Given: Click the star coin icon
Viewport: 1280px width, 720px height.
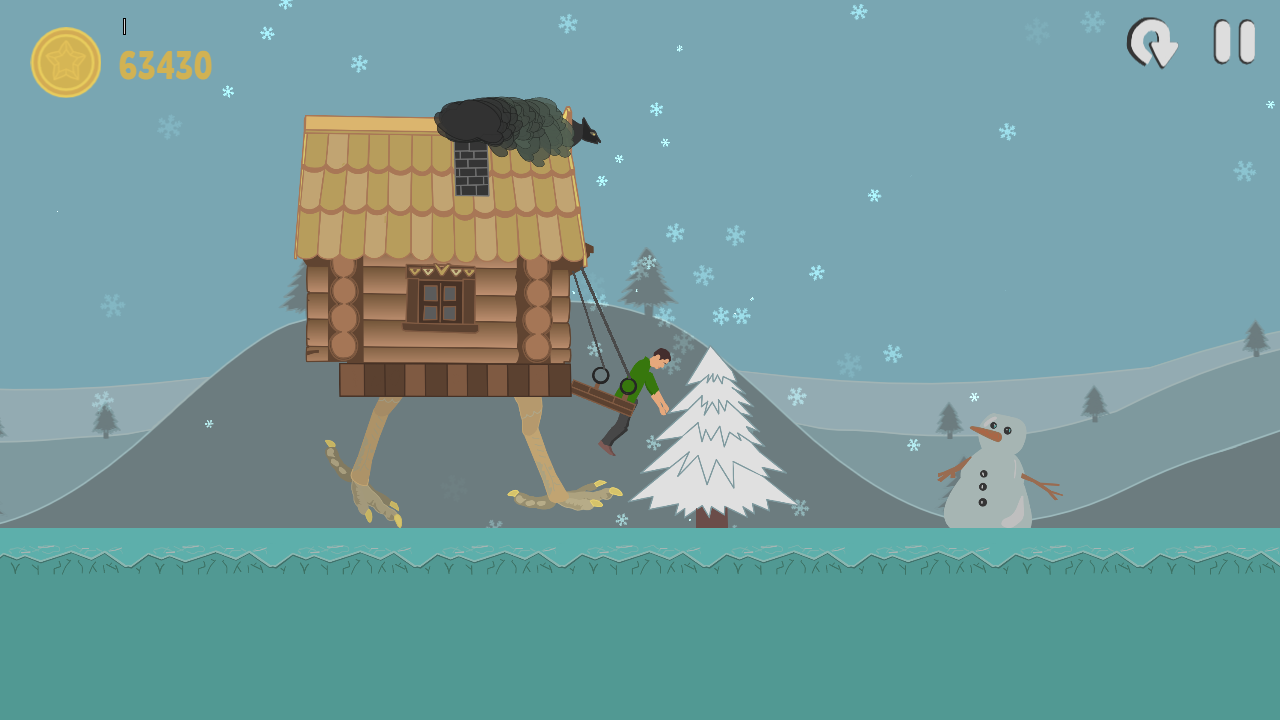Looking at the screenshot, I should (x=67, y=65).
